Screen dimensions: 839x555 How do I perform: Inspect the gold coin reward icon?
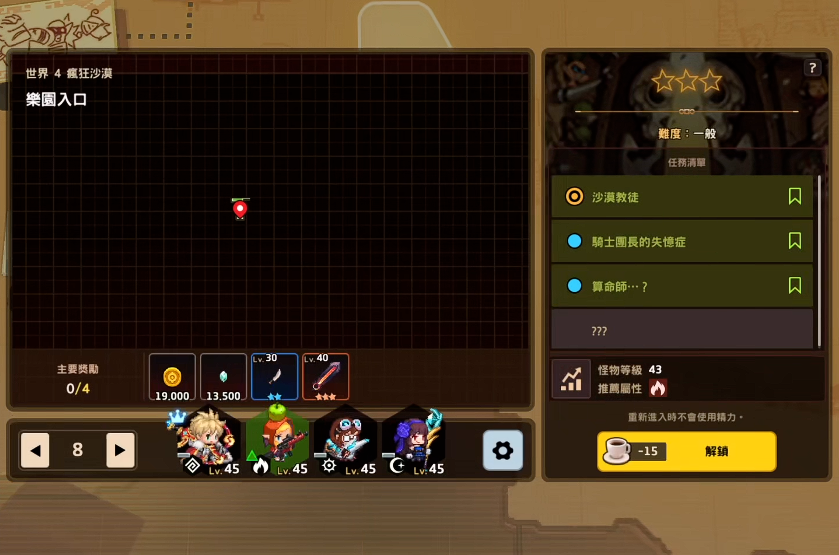point(172,377)
